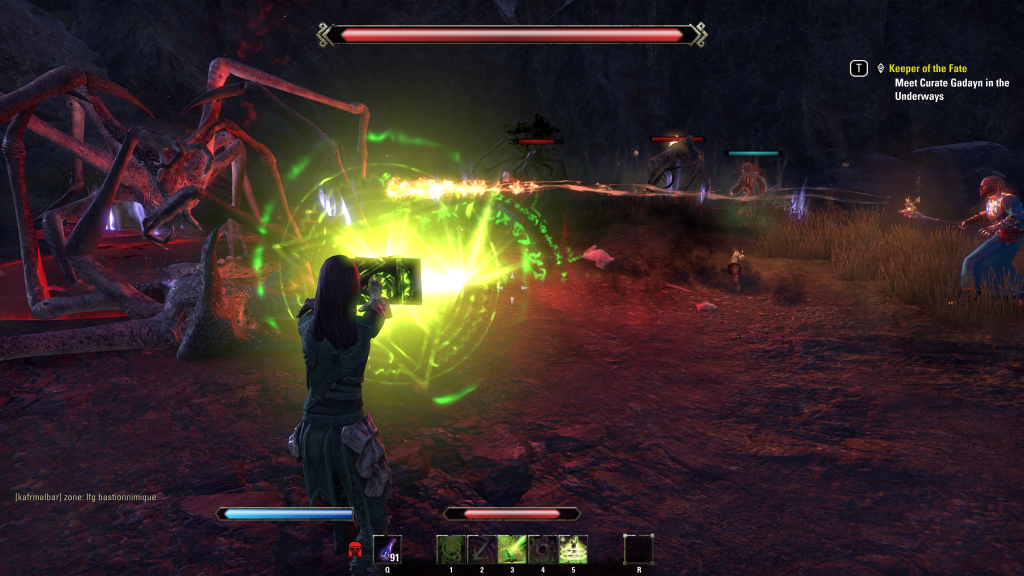Cast the green book beam ability in slot 3

tap(512, 549)
